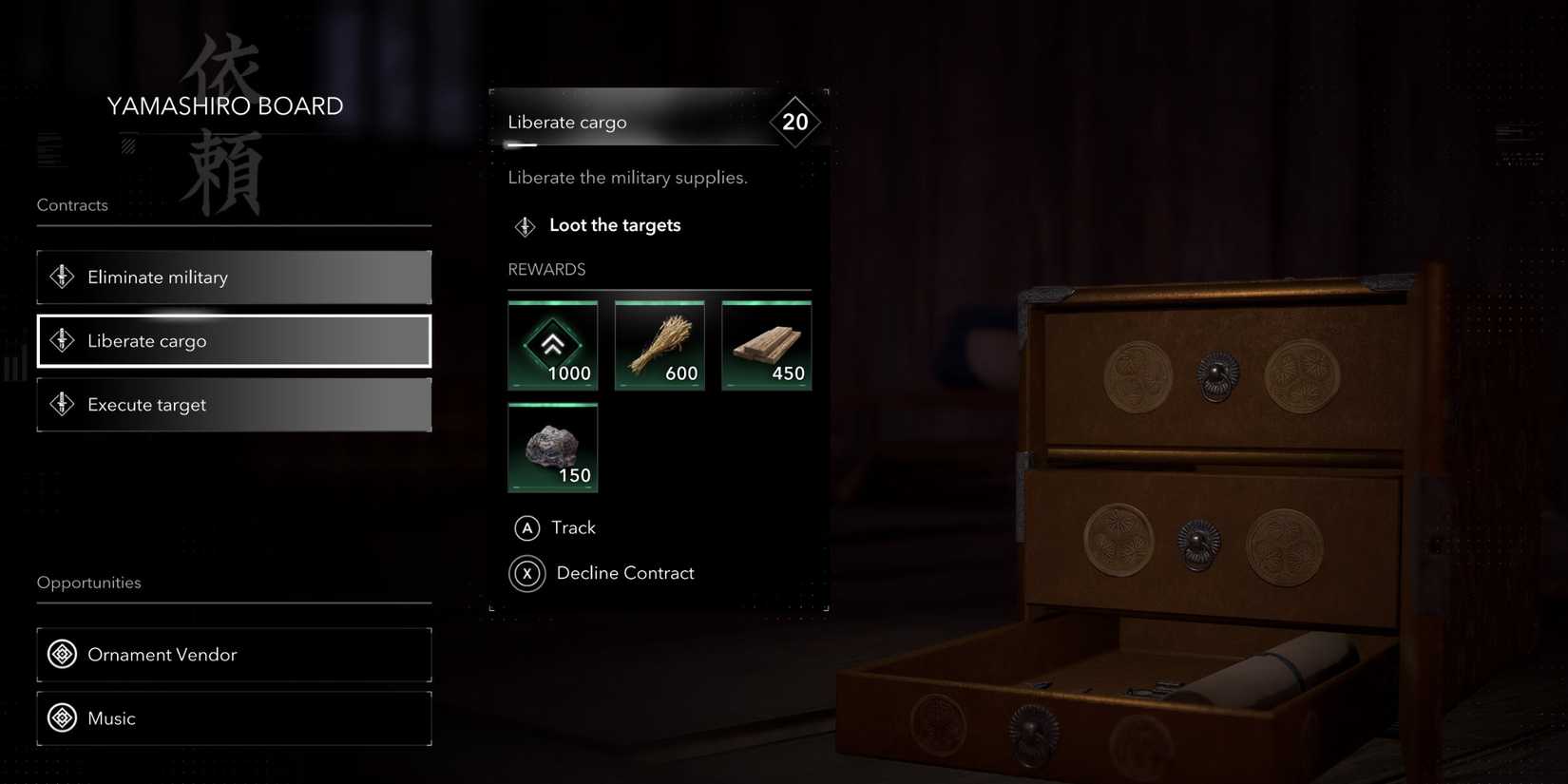Viewport: 1568px width, 784px height.
Task: Select the Eliminate military contract
Action: pyautogui.click(x=234, y=277)
